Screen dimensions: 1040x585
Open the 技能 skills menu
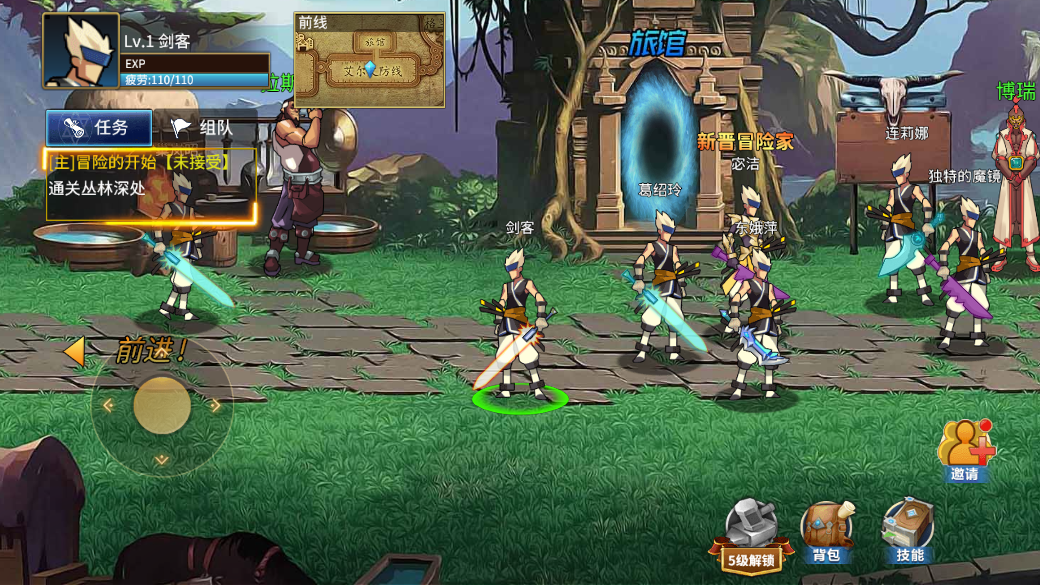pyautogui.click(x=908, y=532)
